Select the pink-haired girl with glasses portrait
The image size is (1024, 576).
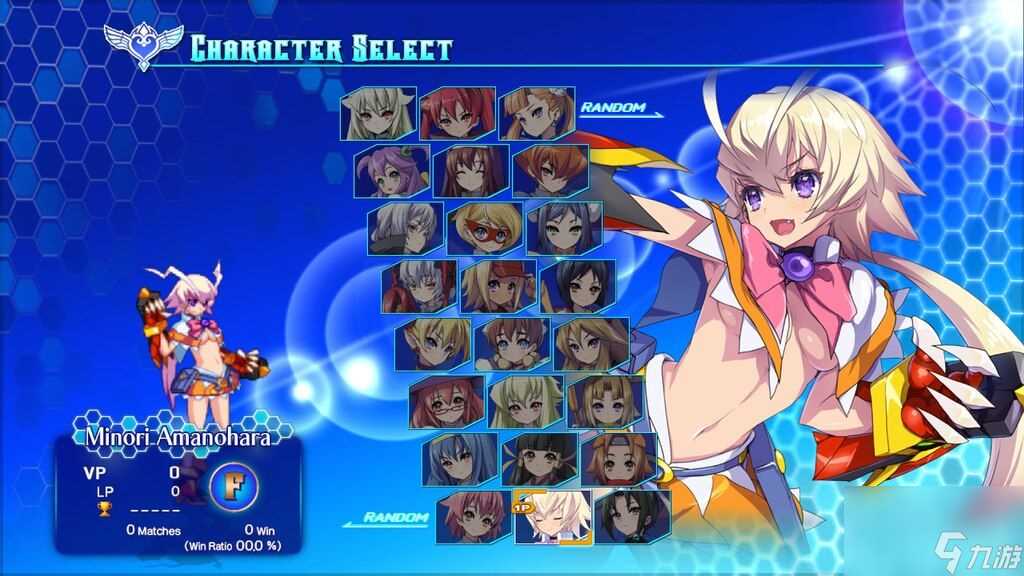[x=446, y=401]
